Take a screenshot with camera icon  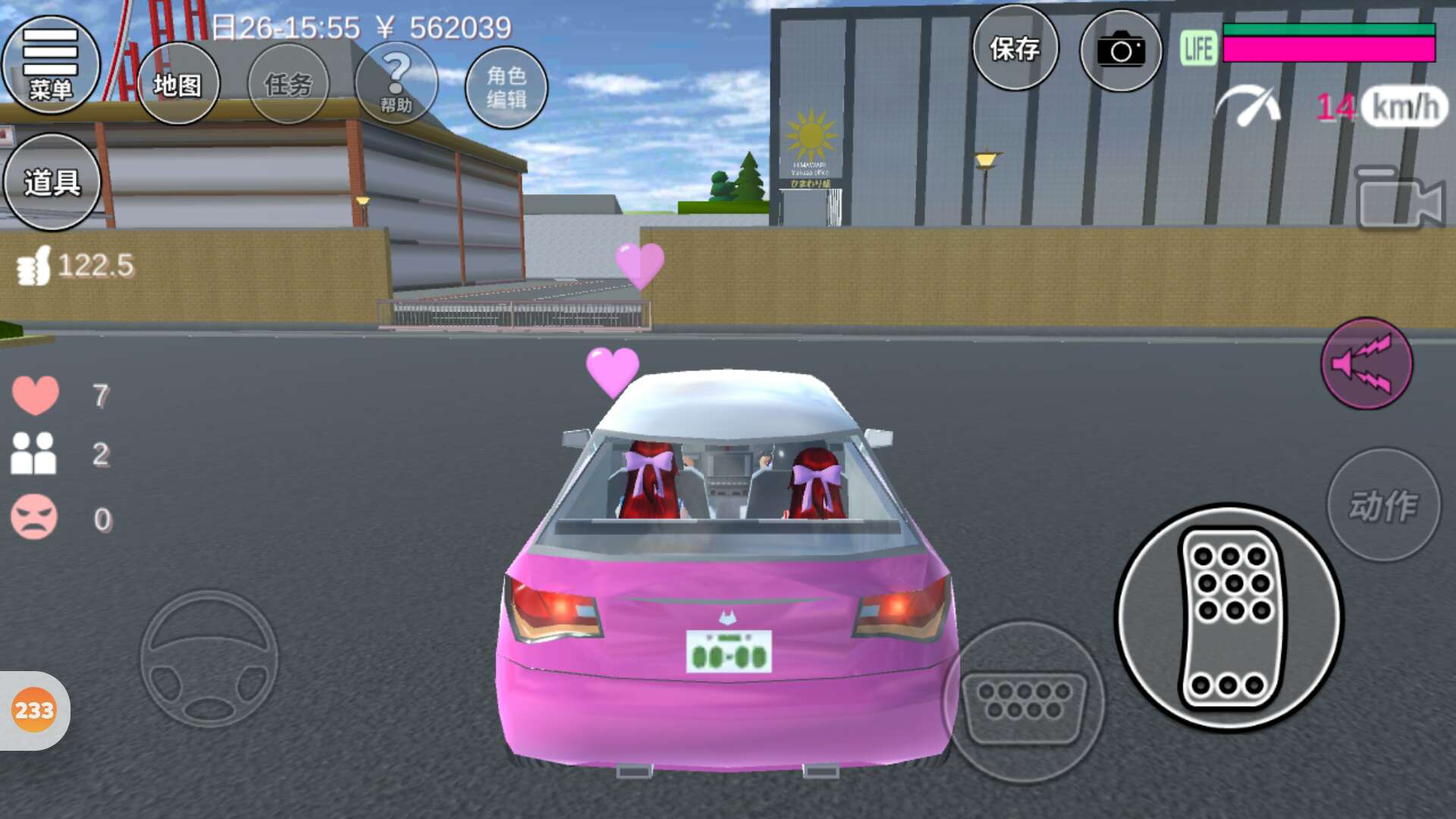(x=1120, y=51)
